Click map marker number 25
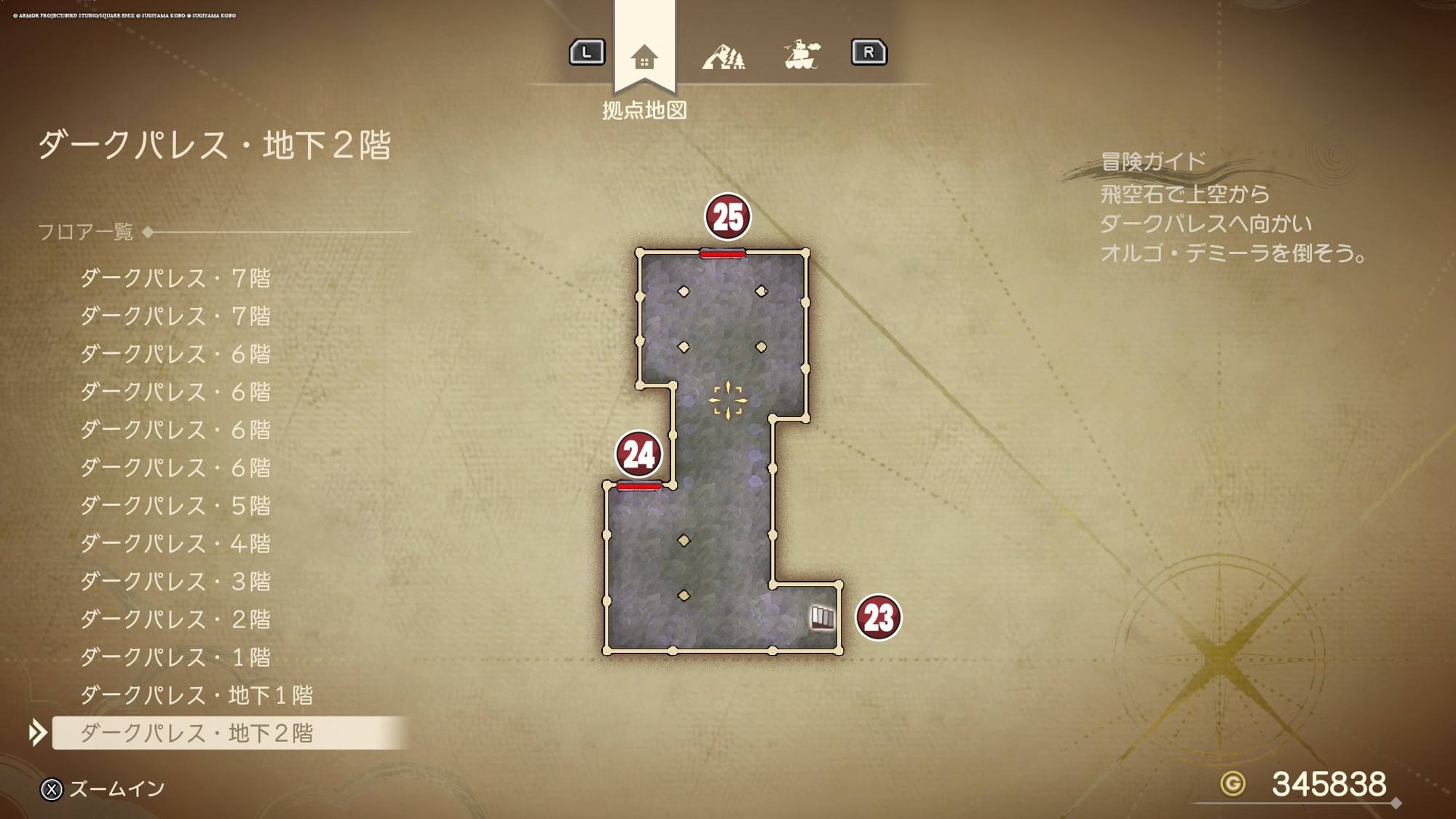Screen dimensions: 1456x819 click(727, 217)
